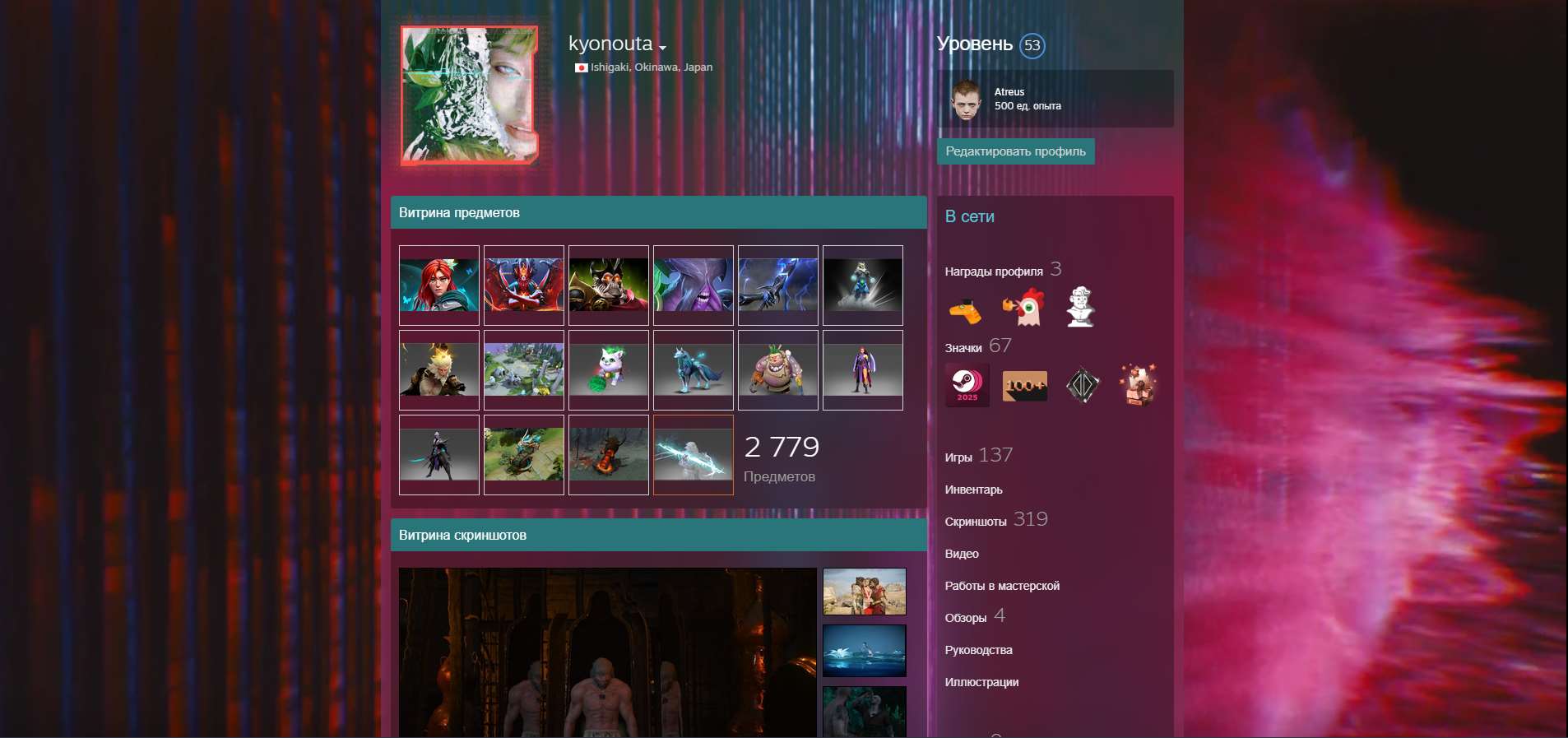
Task: Open the 100+ games collector badge
Action: coord(1025,384)
